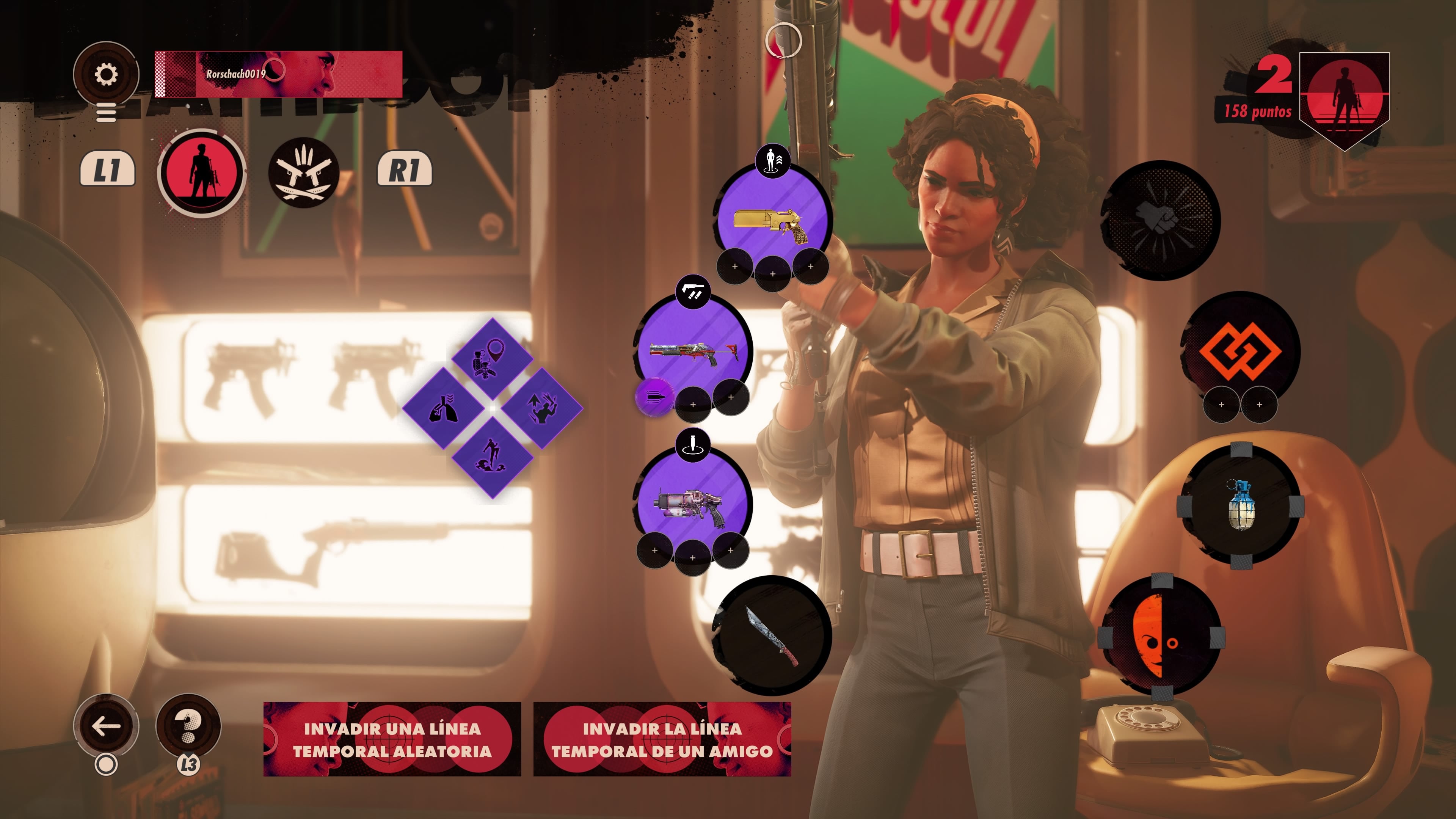Open the gear settings menu

(106, 74)
